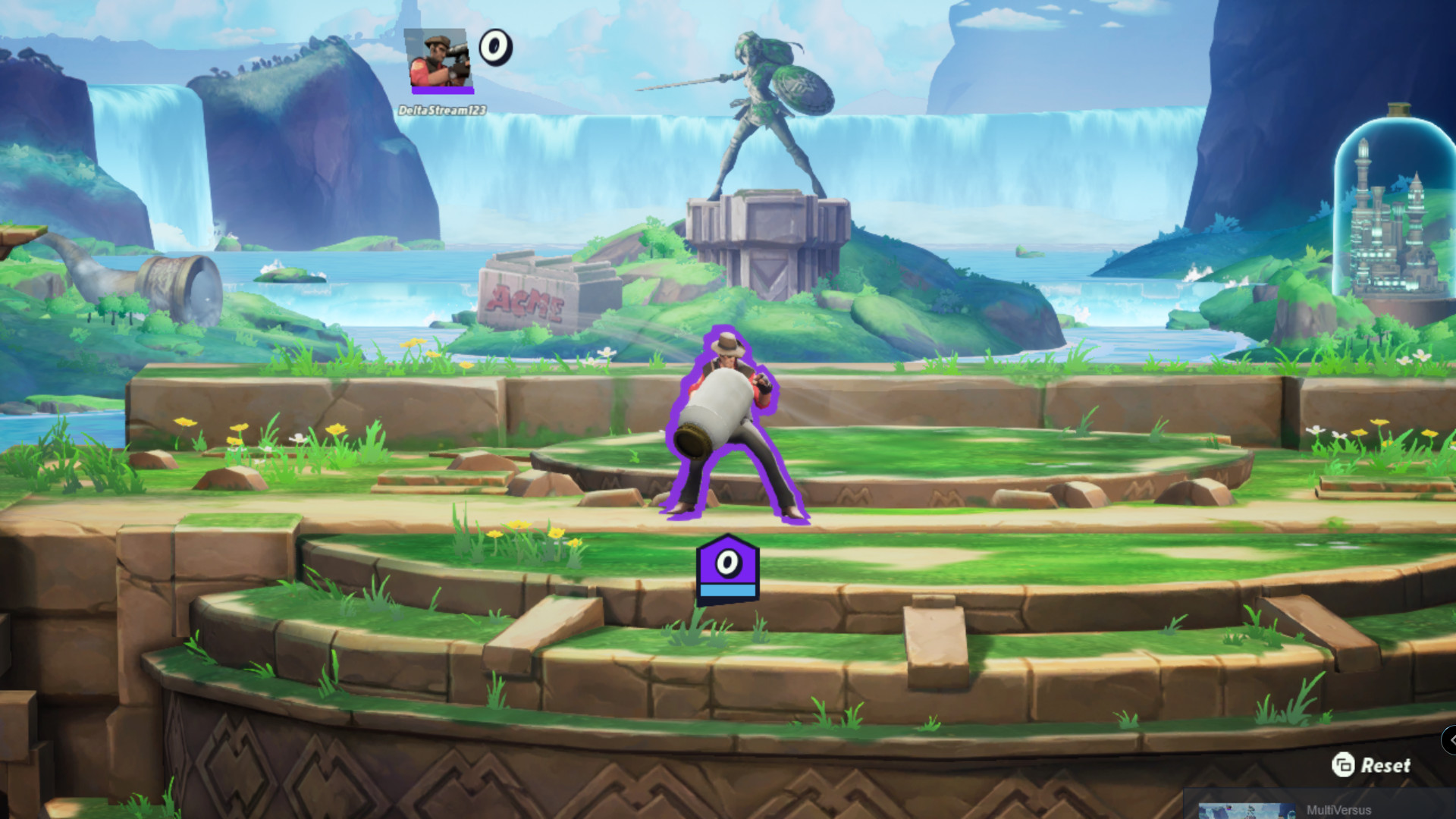Click the Reset icon in the bottom bar

tap(1343, 766)
